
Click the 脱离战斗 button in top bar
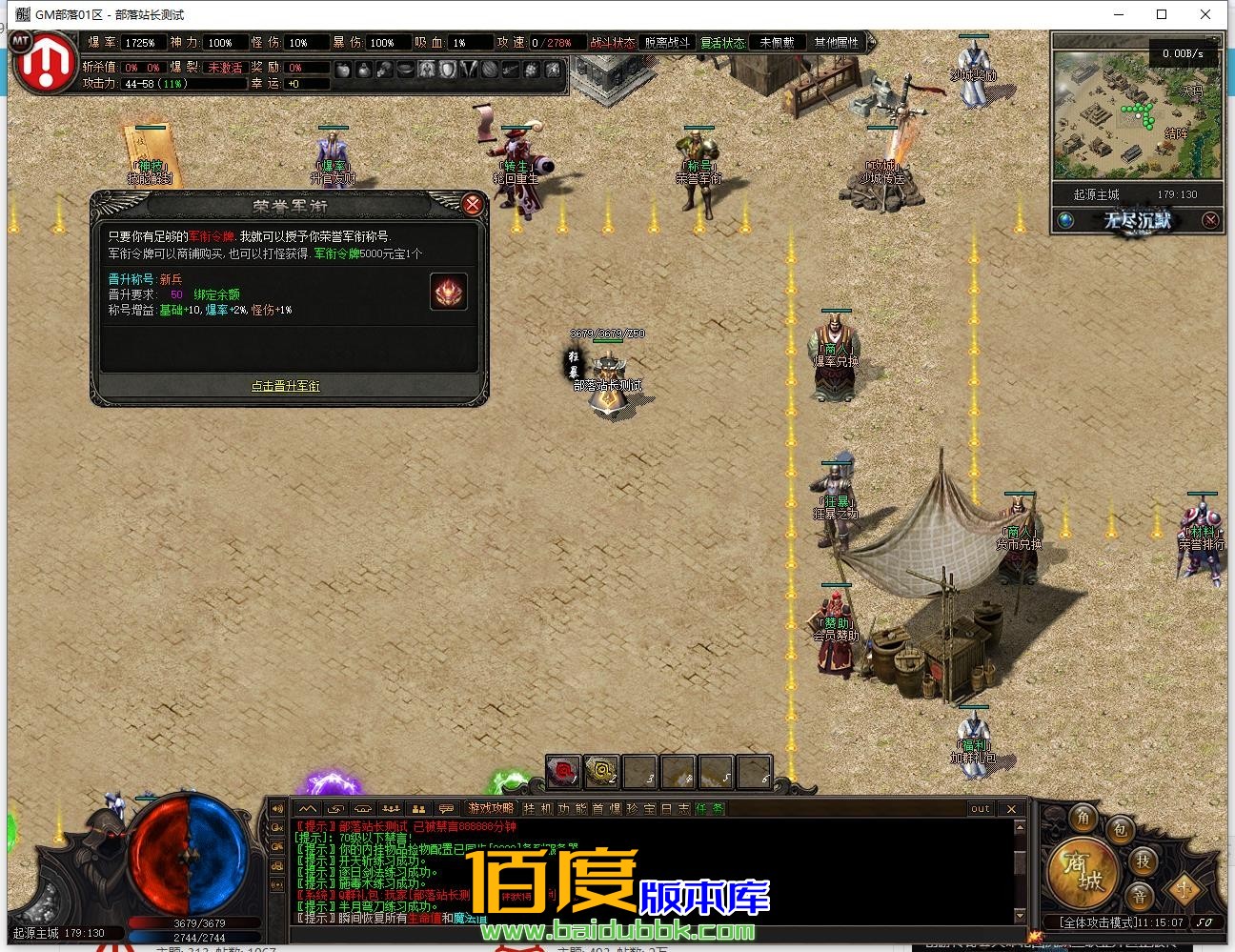[667, 43]
